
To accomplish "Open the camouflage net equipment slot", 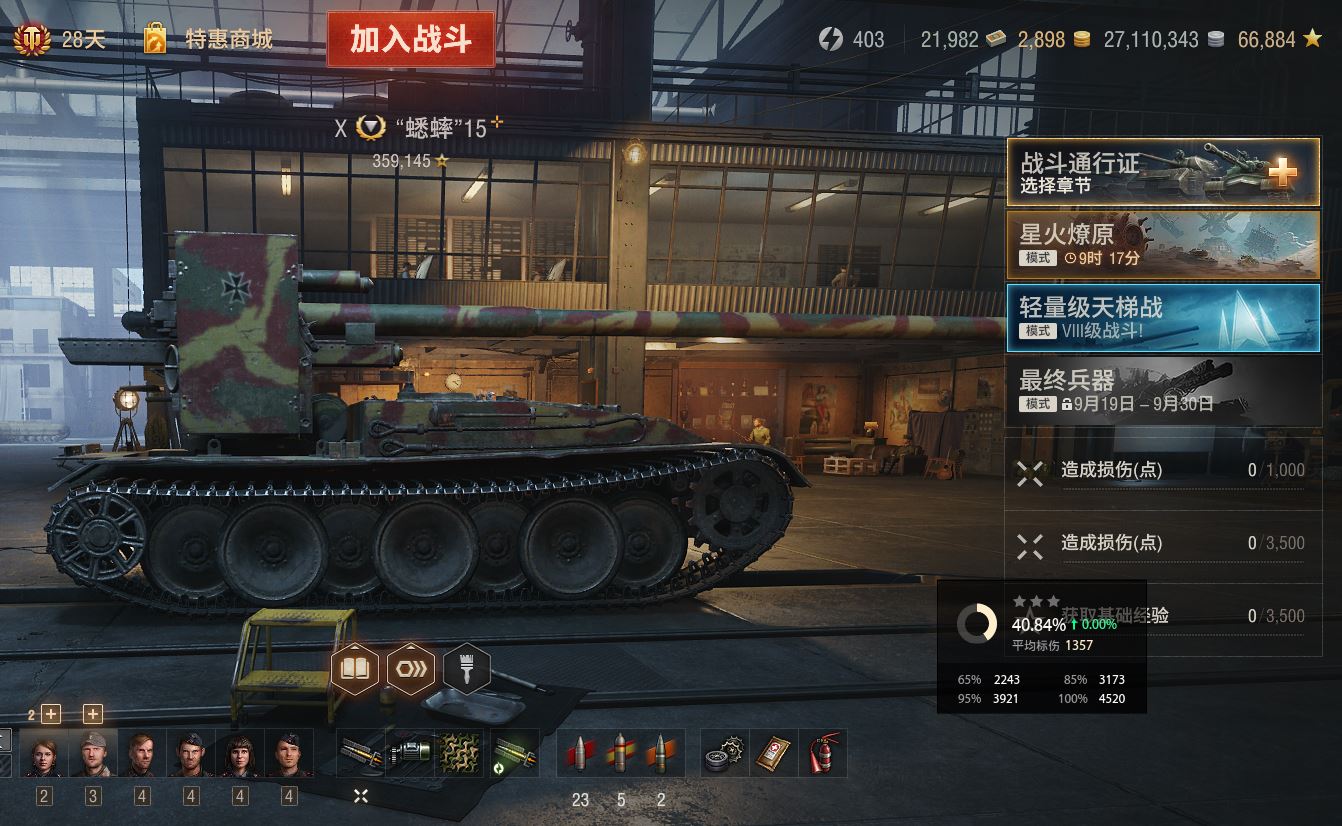I will 459,753.
